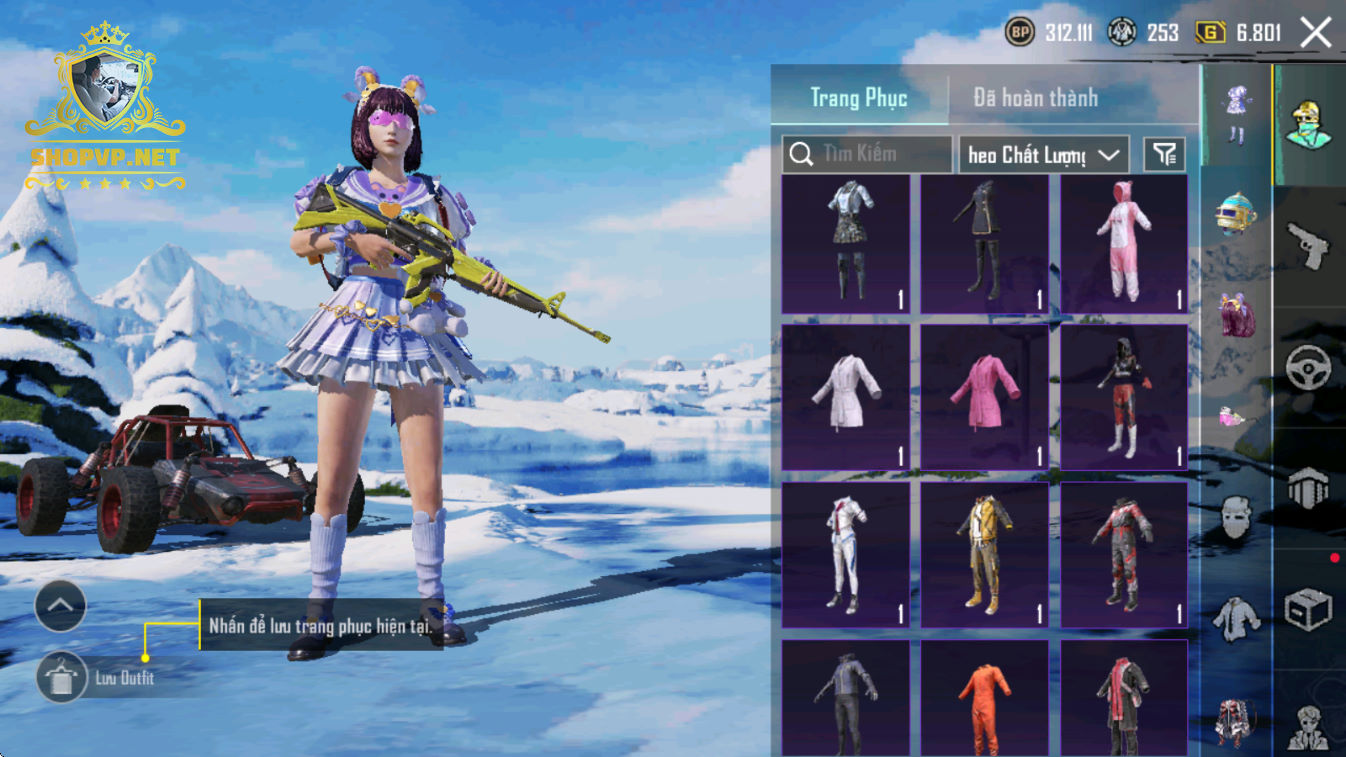Switch to the Trang Phục tab
This screenshot has width=1346, height=757.
click(x=859, y=97)
